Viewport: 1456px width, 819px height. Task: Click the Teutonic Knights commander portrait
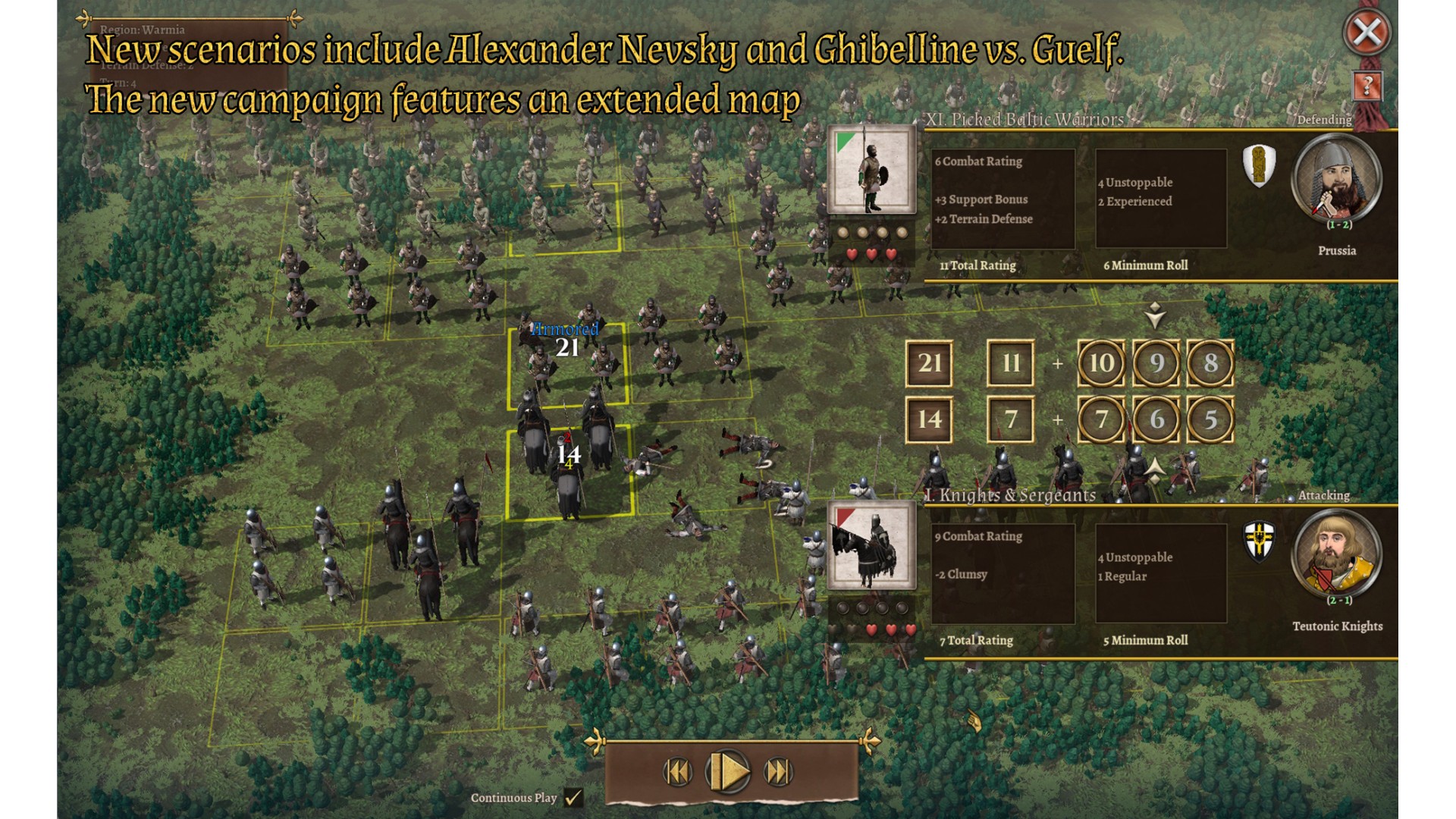point(1336,554)
